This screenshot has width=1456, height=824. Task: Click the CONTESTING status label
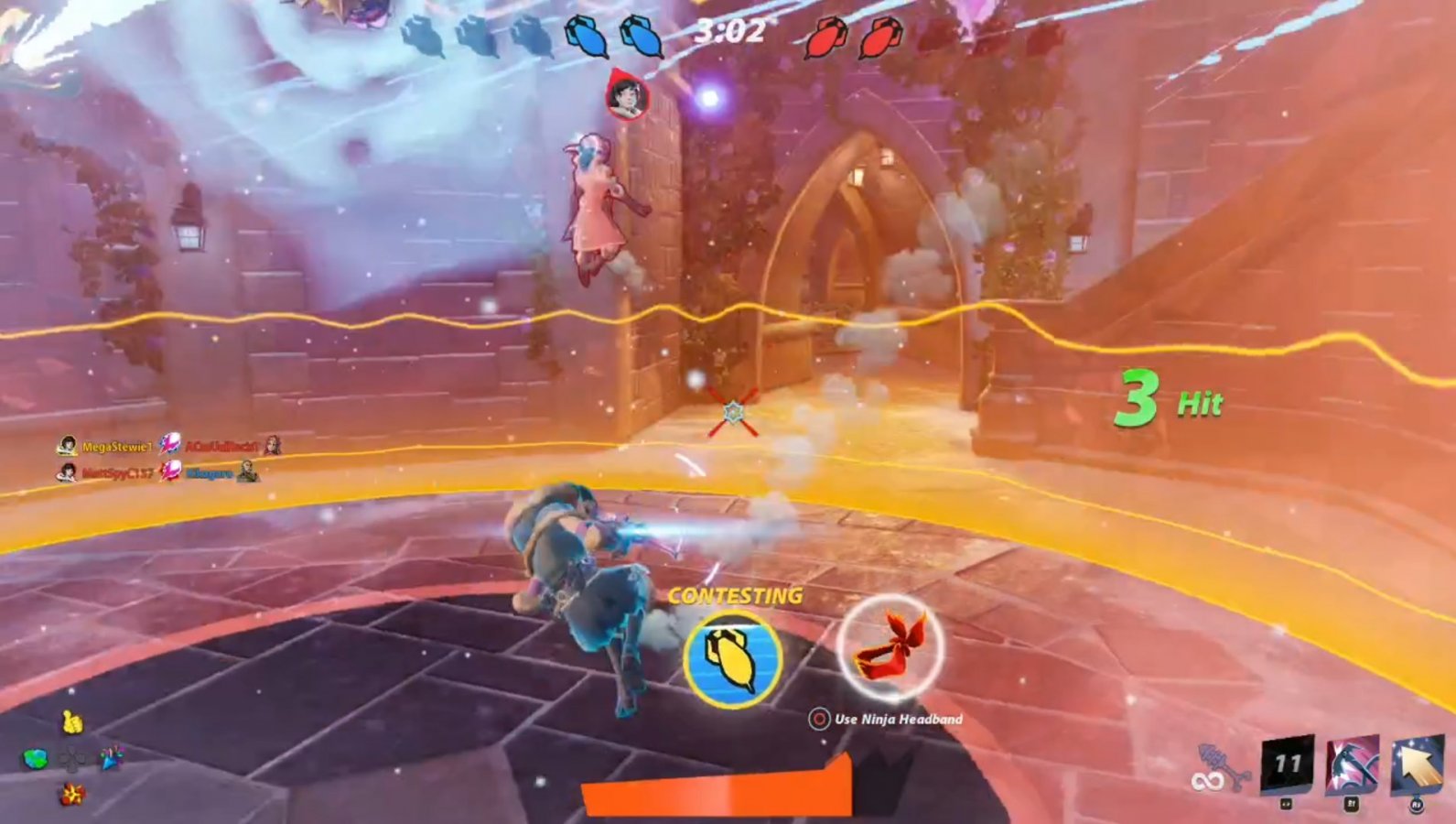(x=736, y=597)
